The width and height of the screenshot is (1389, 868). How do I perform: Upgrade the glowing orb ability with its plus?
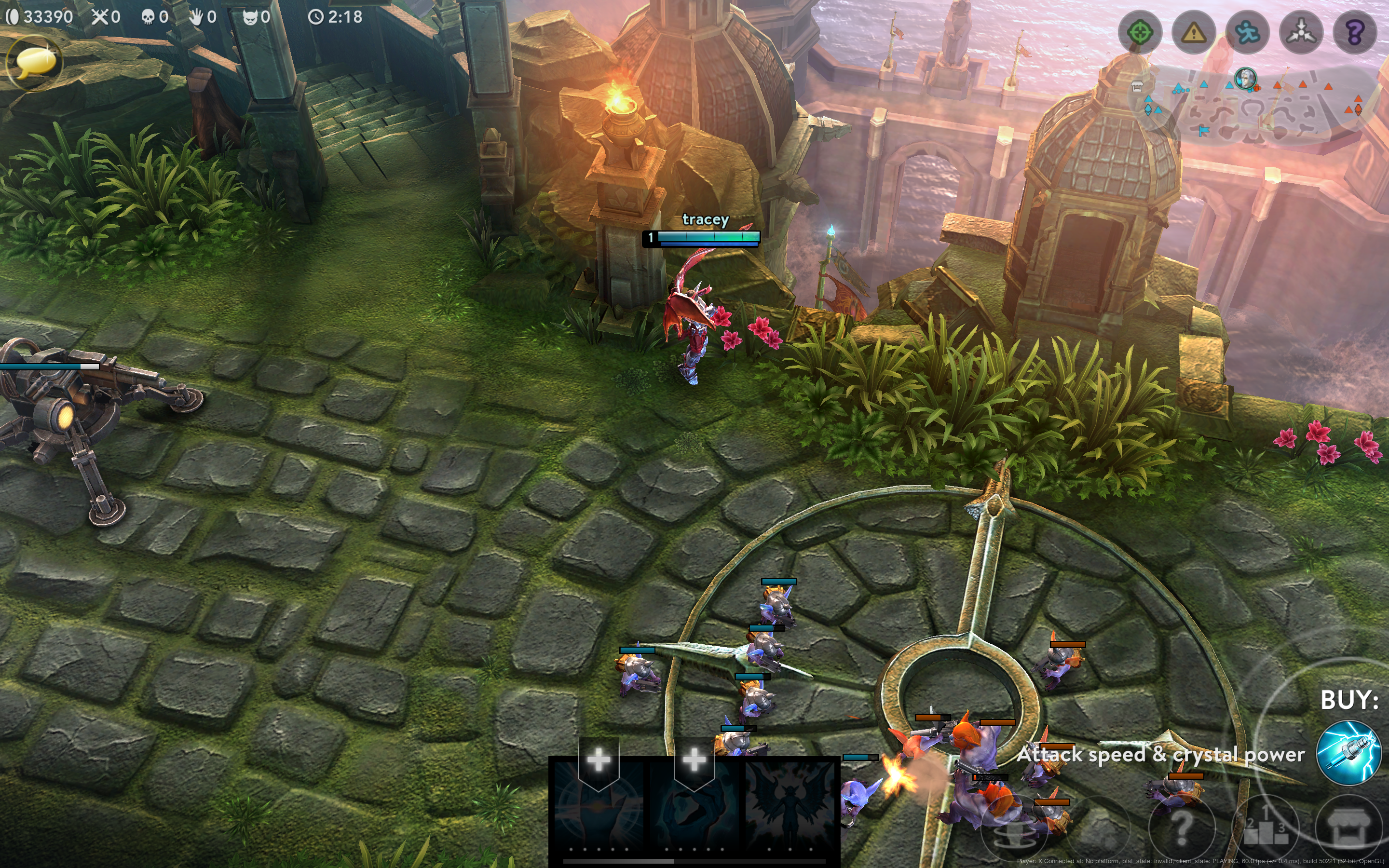598,760
